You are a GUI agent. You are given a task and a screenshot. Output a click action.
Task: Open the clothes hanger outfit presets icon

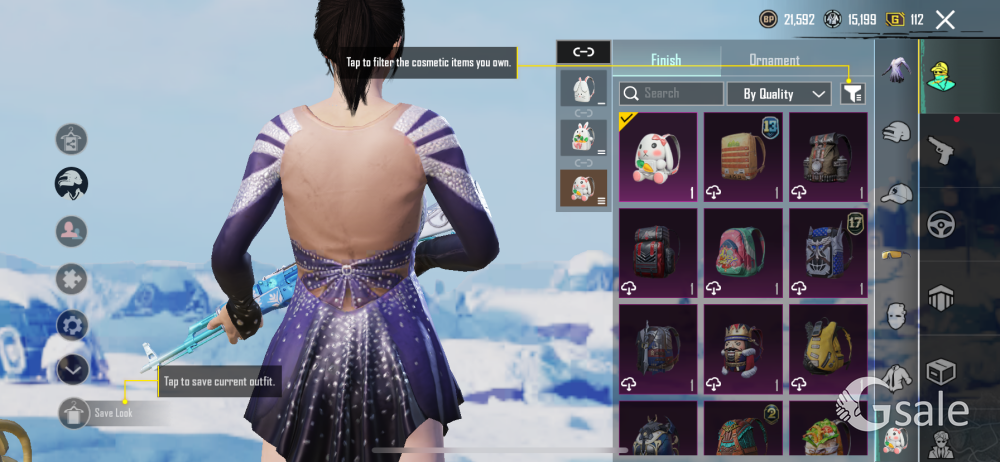[72, 137]
